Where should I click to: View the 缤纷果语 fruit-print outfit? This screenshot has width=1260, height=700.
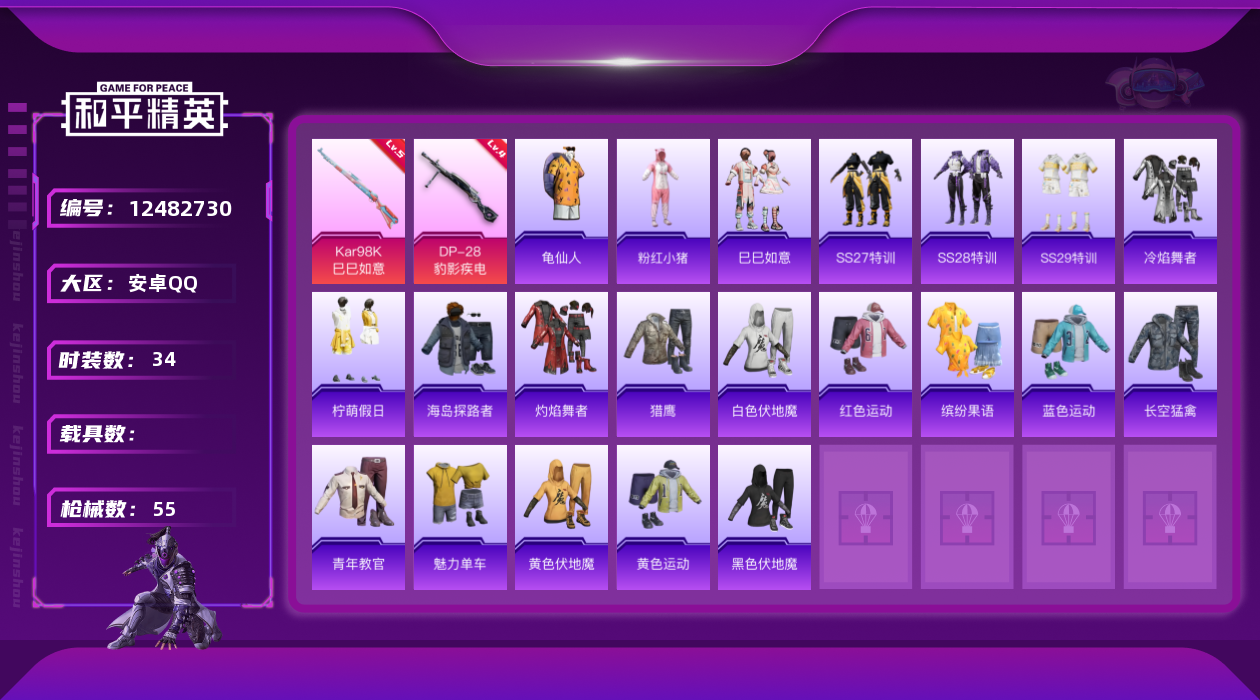(x=967, y=364)
